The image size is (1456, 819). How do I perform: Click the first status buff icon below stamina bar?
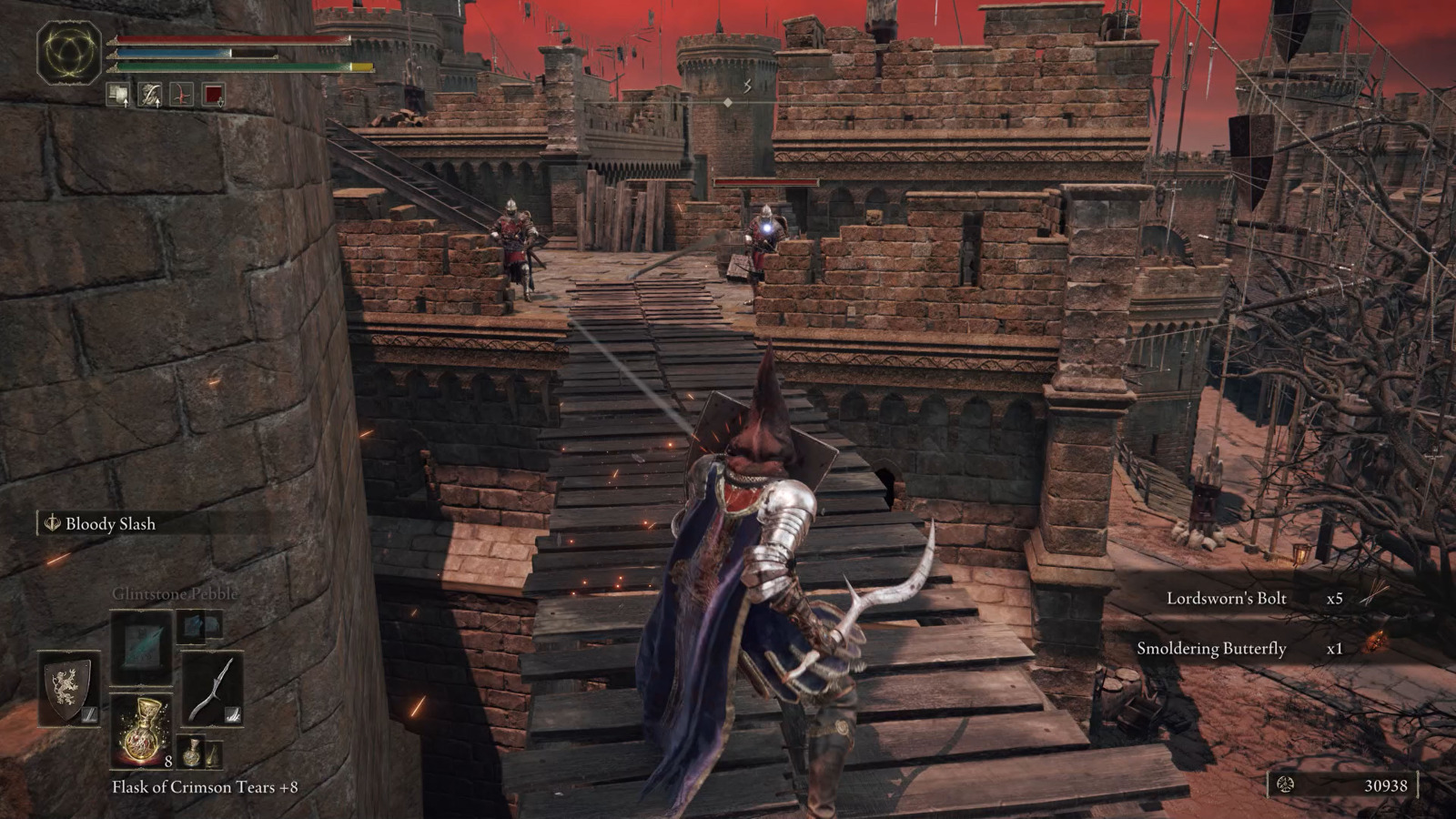click(118, 95)
